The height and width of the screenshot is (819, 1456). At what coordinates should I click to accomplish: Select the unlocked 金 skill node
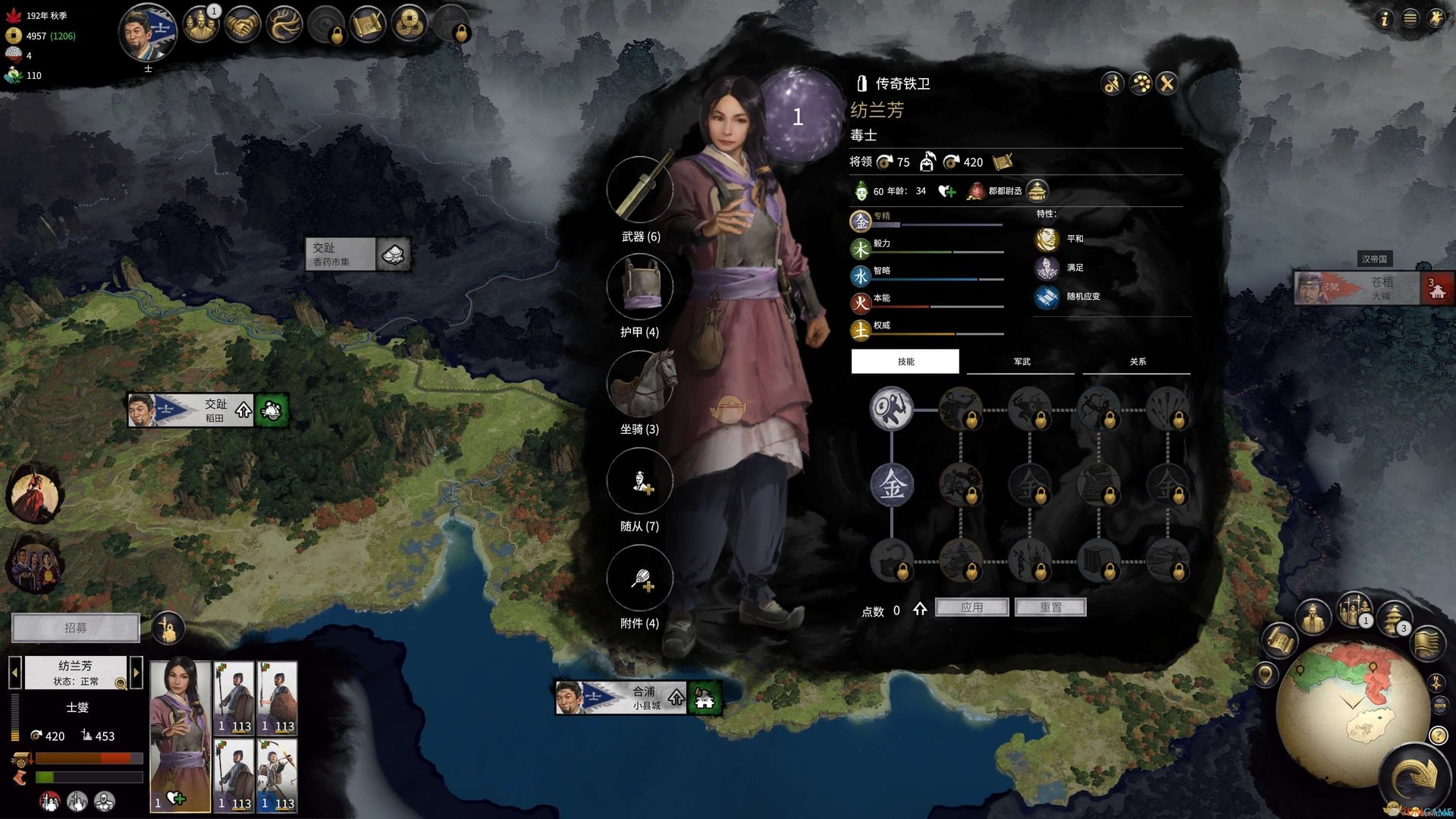[x=893, y=486]
